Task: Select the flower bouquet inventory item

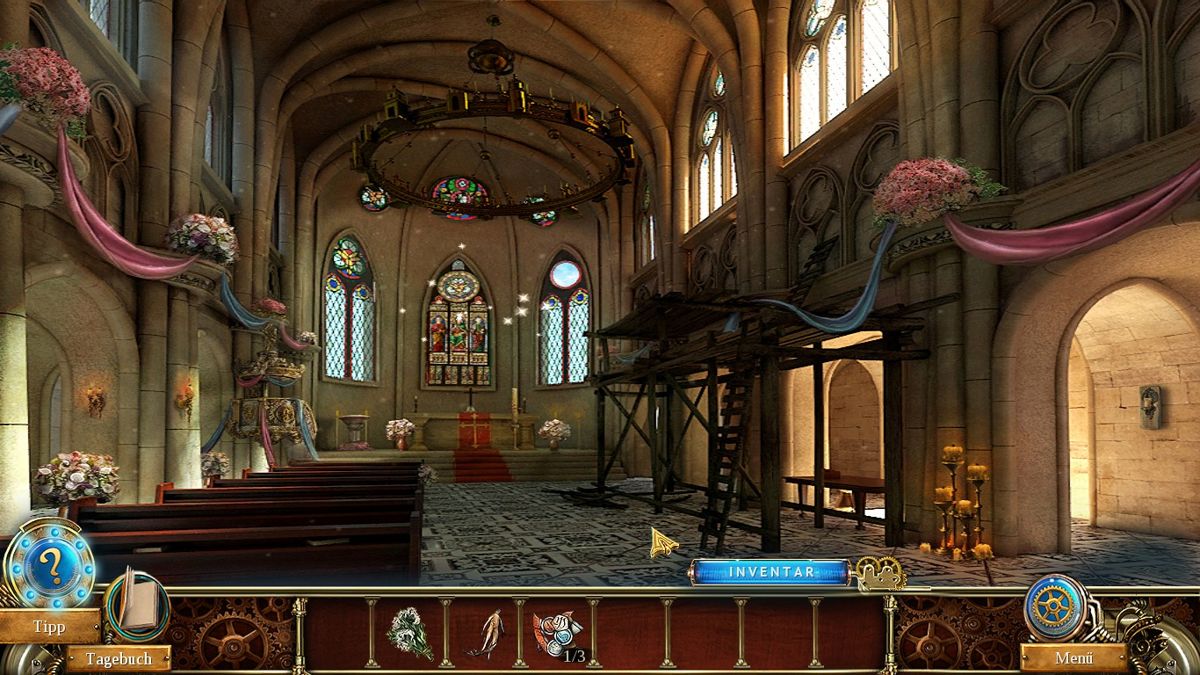Action: point(409,633)
